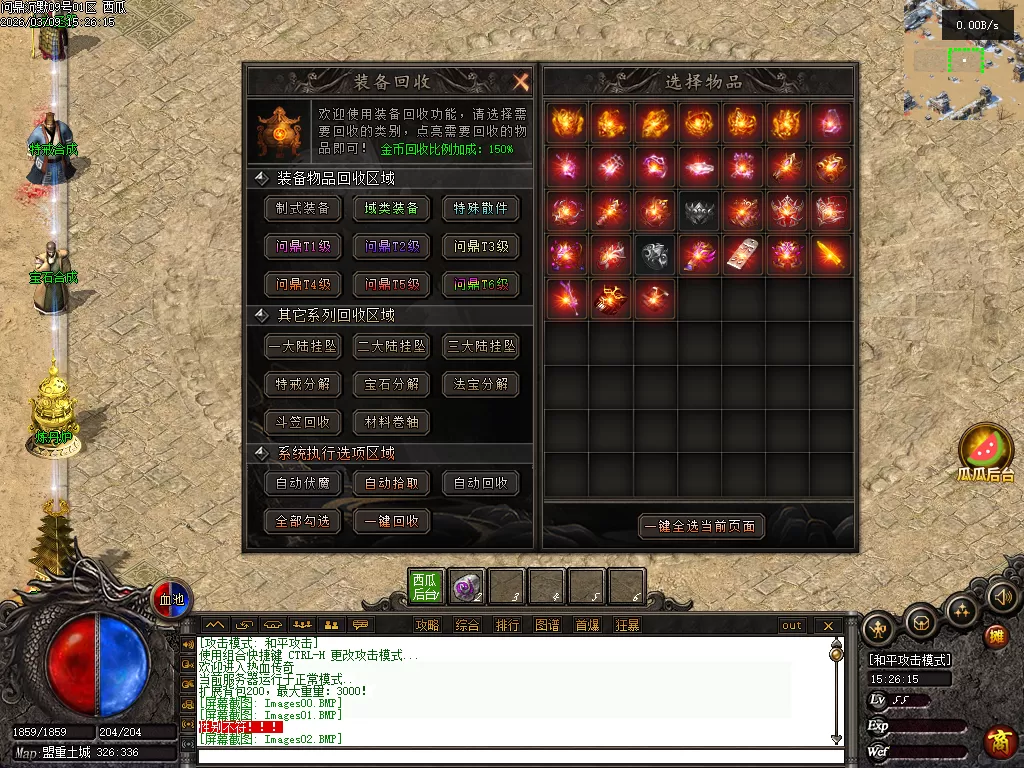Choose the 问鼎T6级 recycle tier
1024x768 pixels.
tap(481, 284)
